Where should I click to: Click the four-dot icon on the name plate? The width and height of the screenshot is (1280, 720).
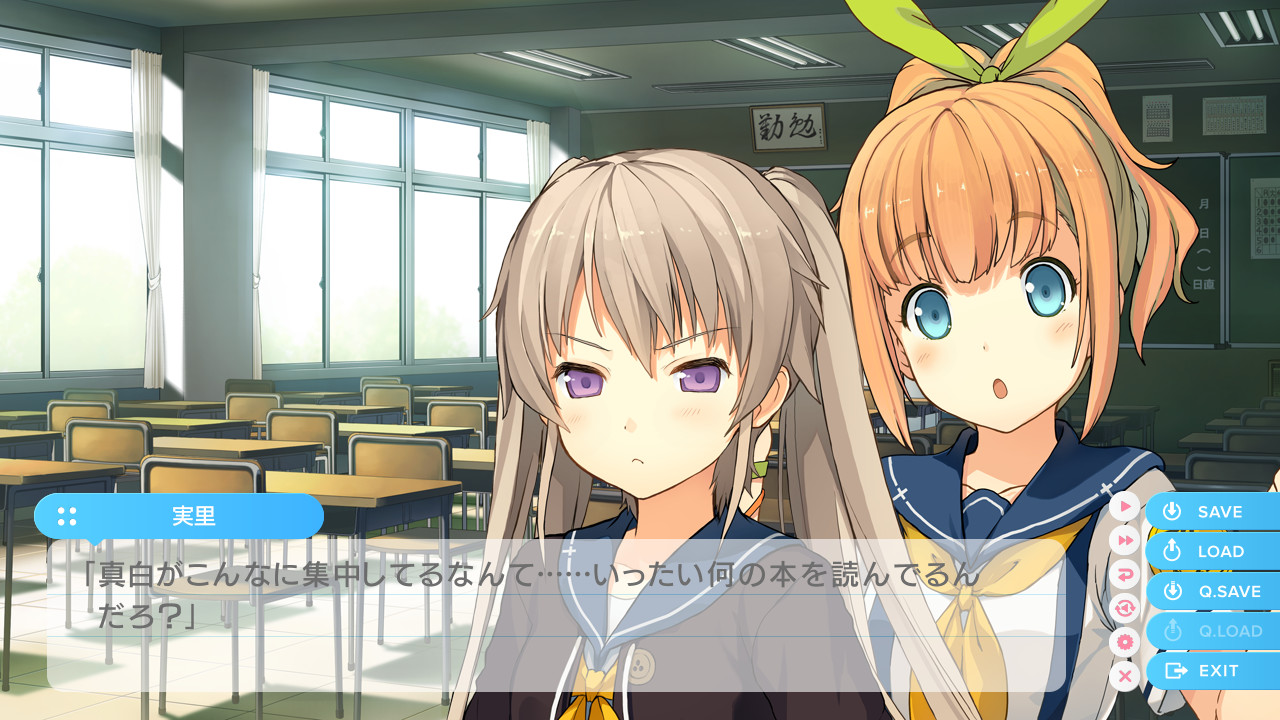coord(66,516)
